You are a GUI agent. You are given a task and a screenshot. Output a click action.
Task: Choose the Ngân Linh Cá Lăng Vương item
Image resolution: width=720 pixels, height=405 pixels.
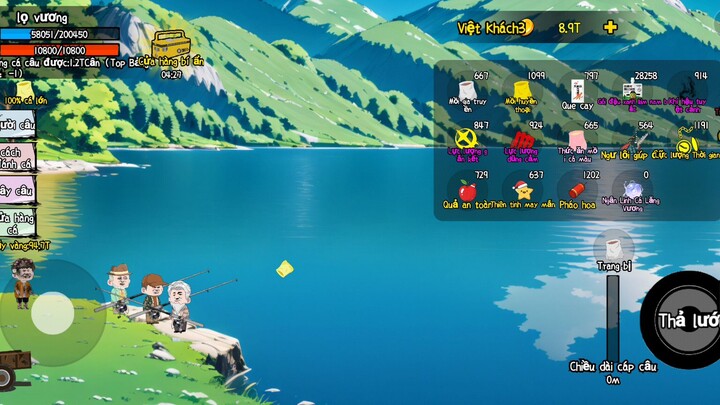pos(632,190)
